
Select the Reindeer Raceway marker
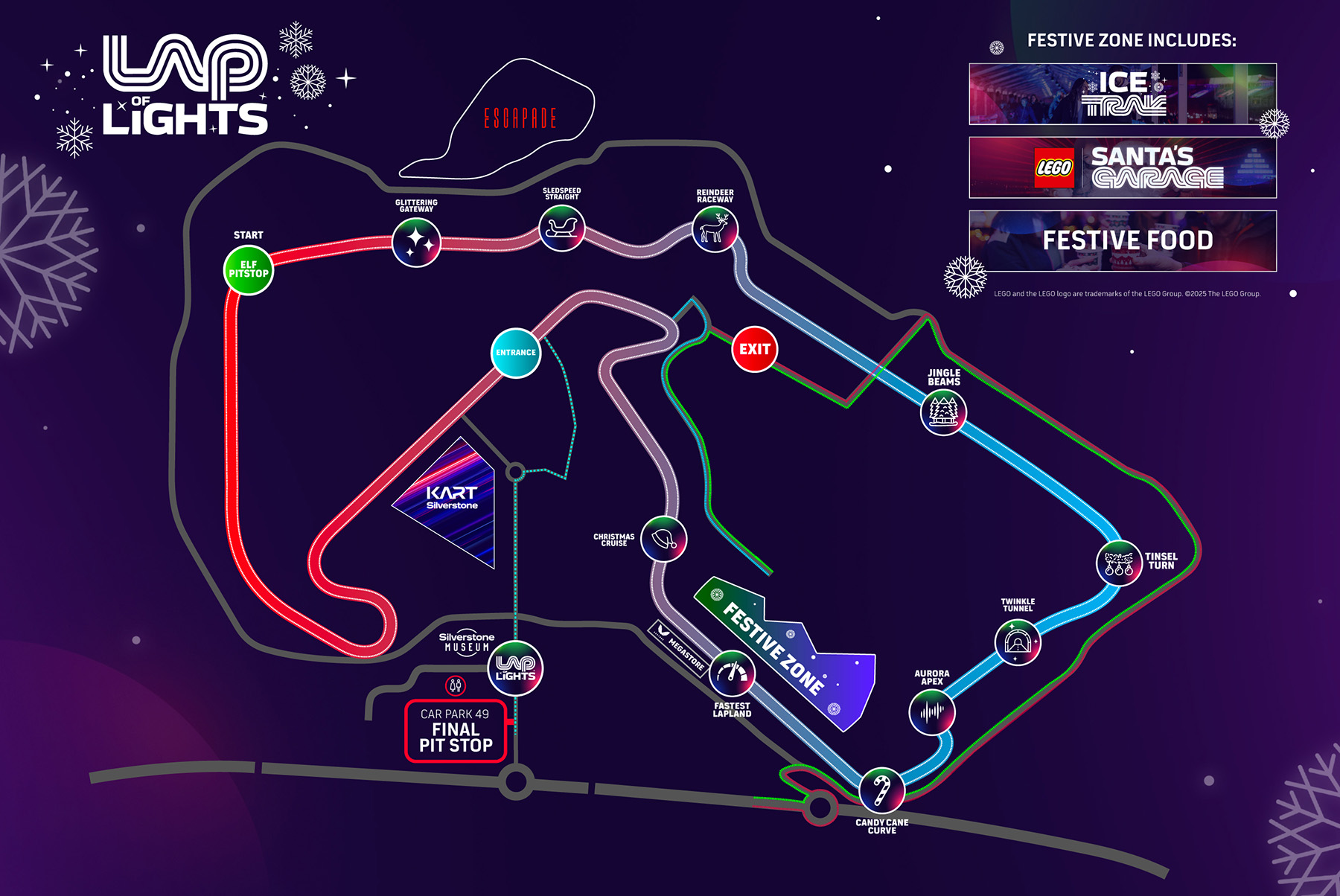pyautogui.click(x=715, y=229)
